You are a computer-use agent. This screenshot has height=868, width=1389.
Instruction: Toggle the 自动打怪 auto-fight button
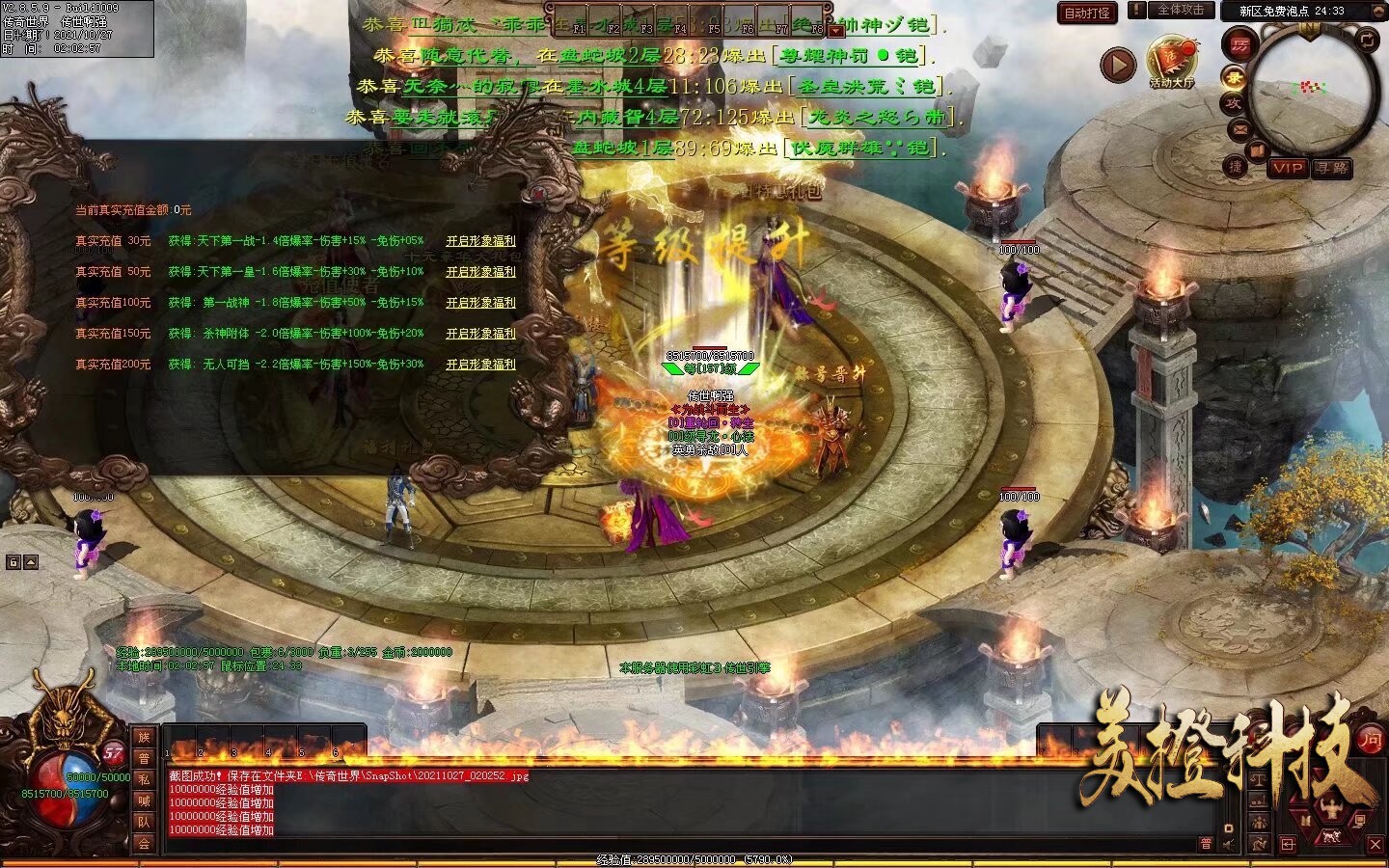tap(1087, 13)
